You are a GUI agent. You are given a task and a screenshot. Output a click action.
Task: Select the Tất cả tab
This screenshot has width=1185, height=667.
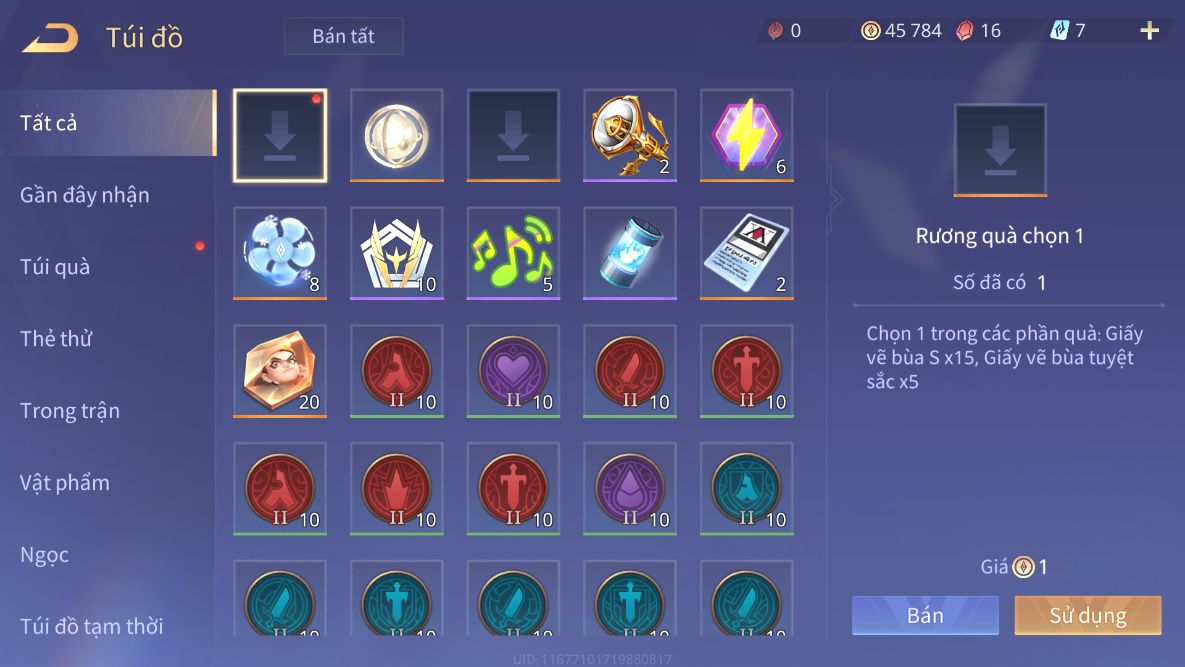pyautogui.click(x=49, y=123)
